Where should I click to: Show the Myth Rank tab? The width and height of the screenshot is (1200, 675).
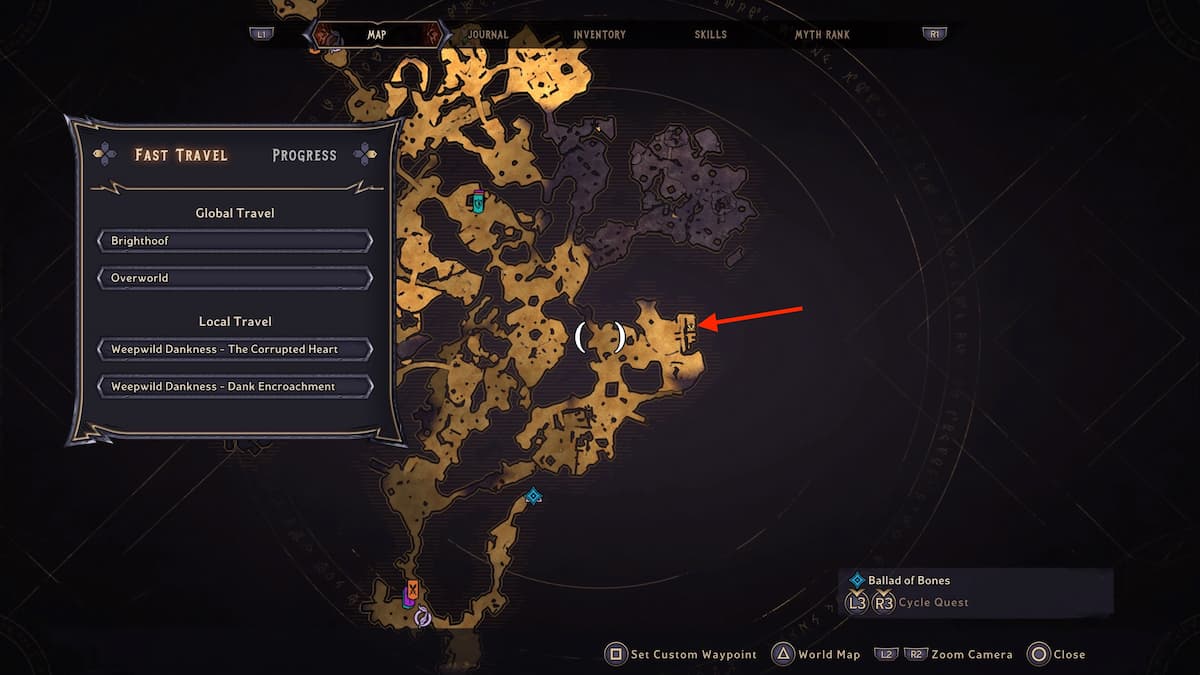coord(822,34)
